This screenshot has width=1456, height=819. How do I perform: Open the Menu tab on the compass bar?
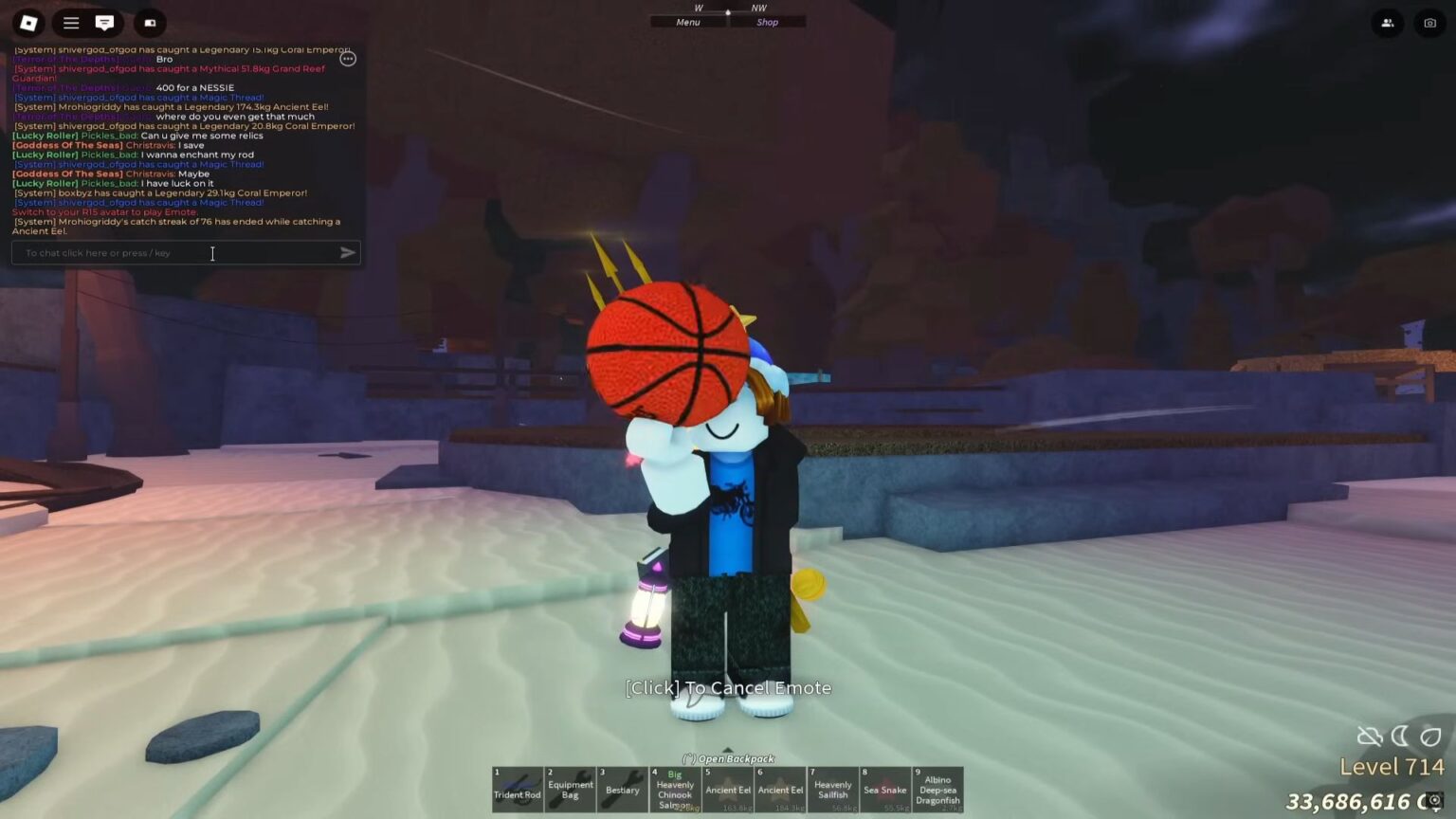[687, 22]
